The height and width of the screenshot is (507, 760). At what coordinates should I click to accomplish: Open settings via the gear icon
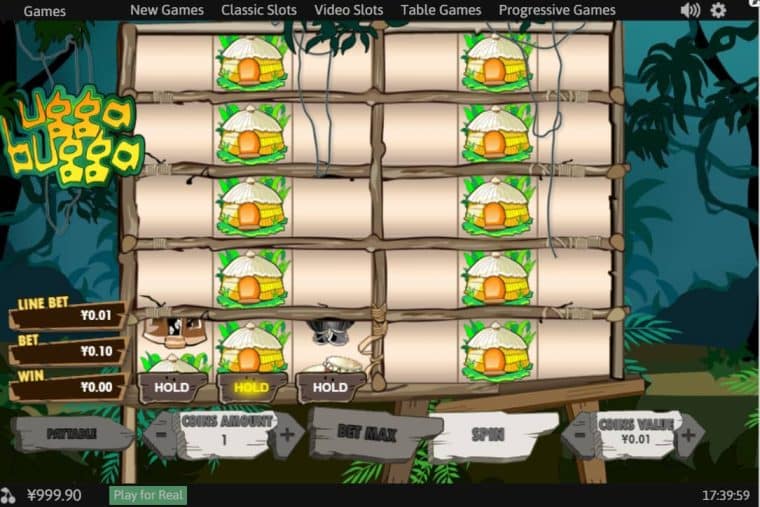718,10
